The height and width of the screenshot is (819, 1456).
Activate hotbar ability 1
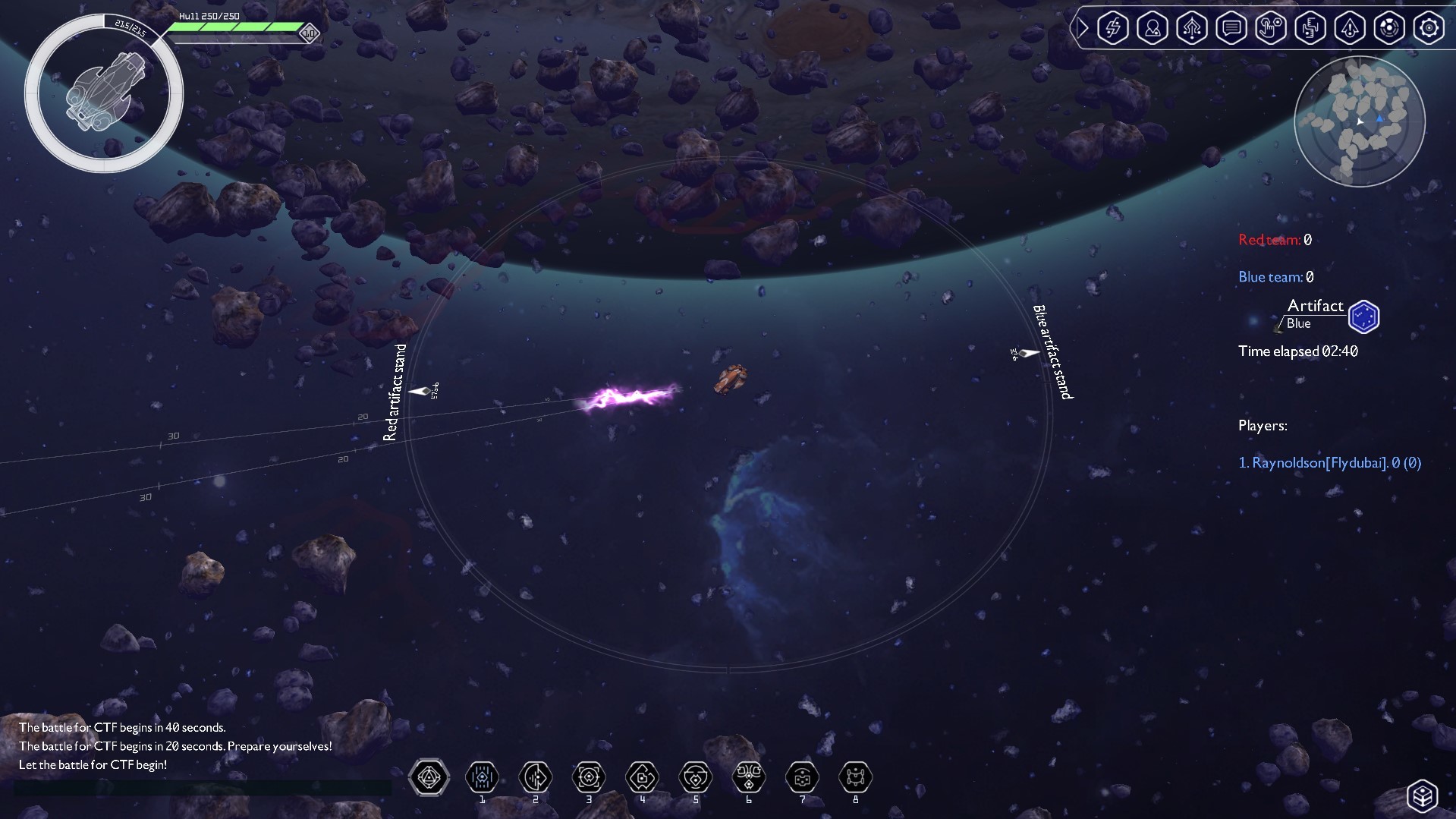click(x=482, y=778)
